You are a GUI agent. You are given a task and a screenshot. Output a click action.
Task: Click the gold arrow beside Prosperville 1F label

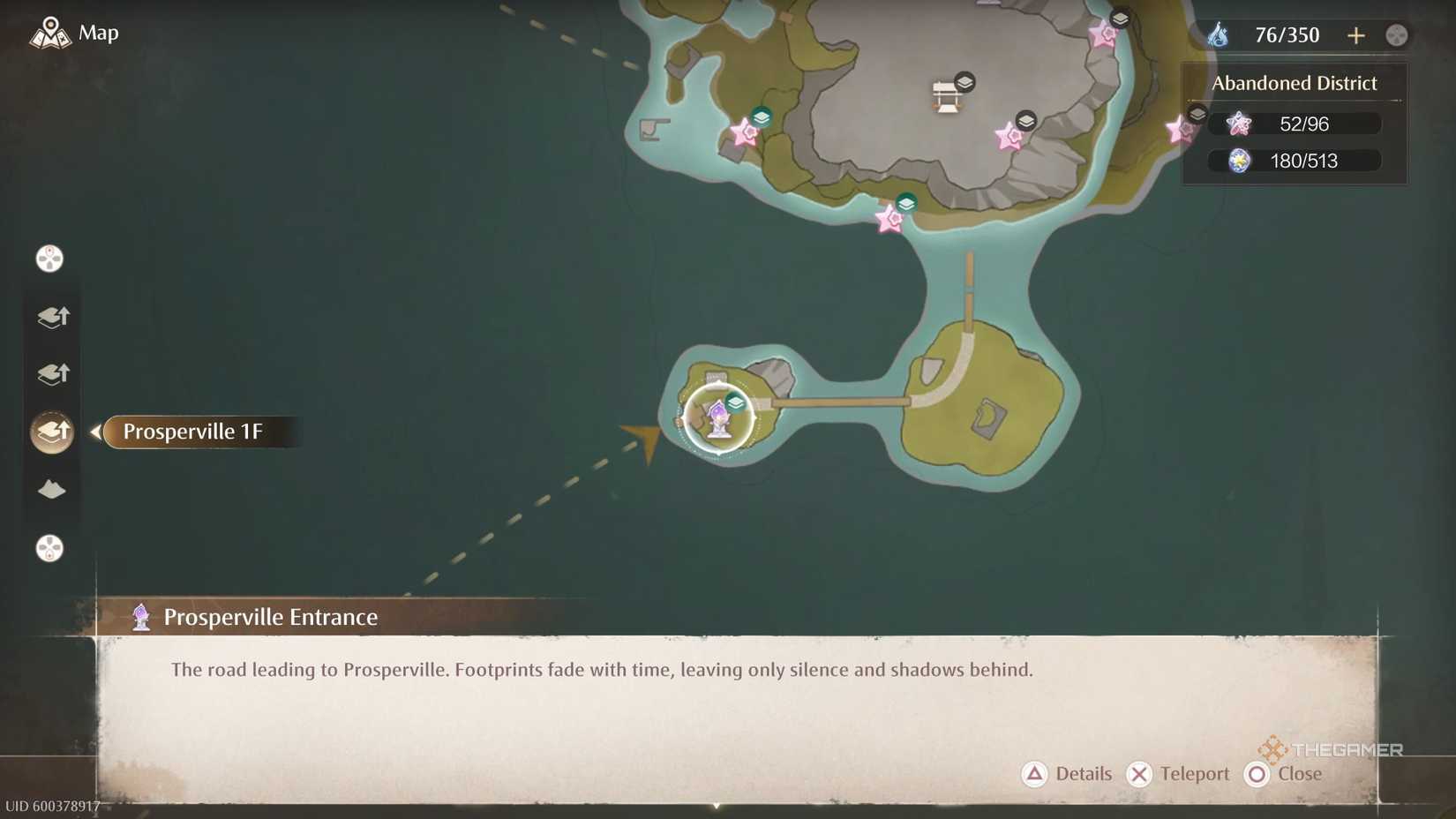coord(97,432)
